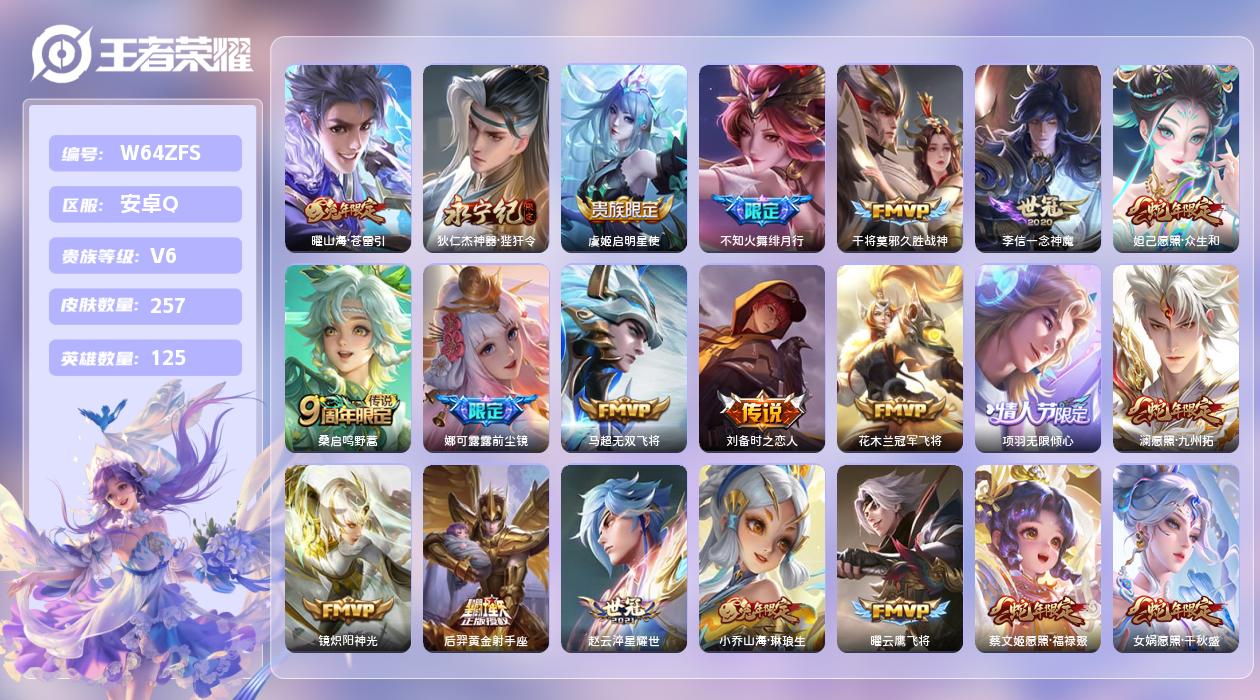View the 后羿黄金射手座 skin card

click(x=486, y=558)
